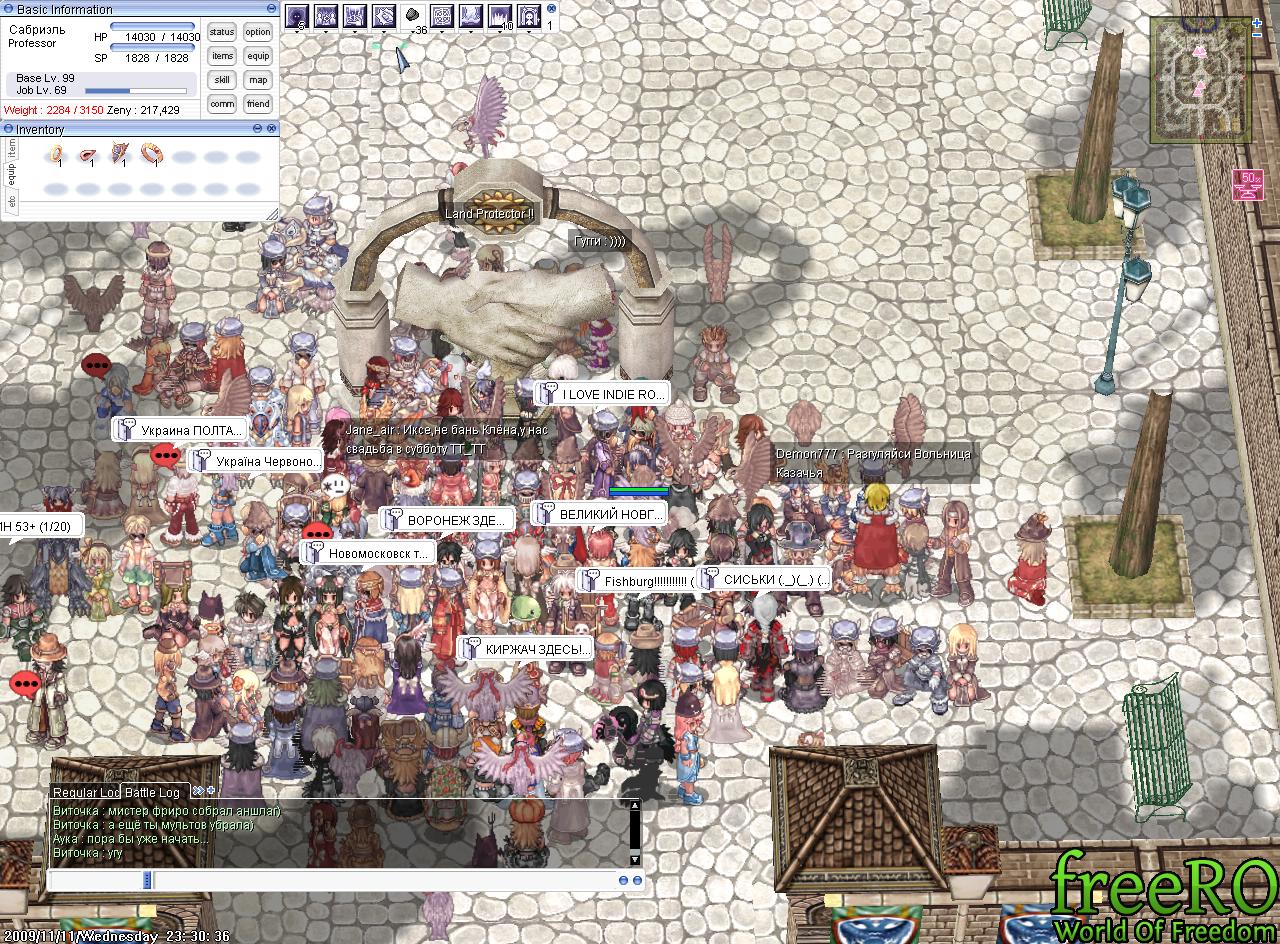Viewport: 1280px width, 944px height.
Task: Close the Inventory window
Action: click(271, 129)
